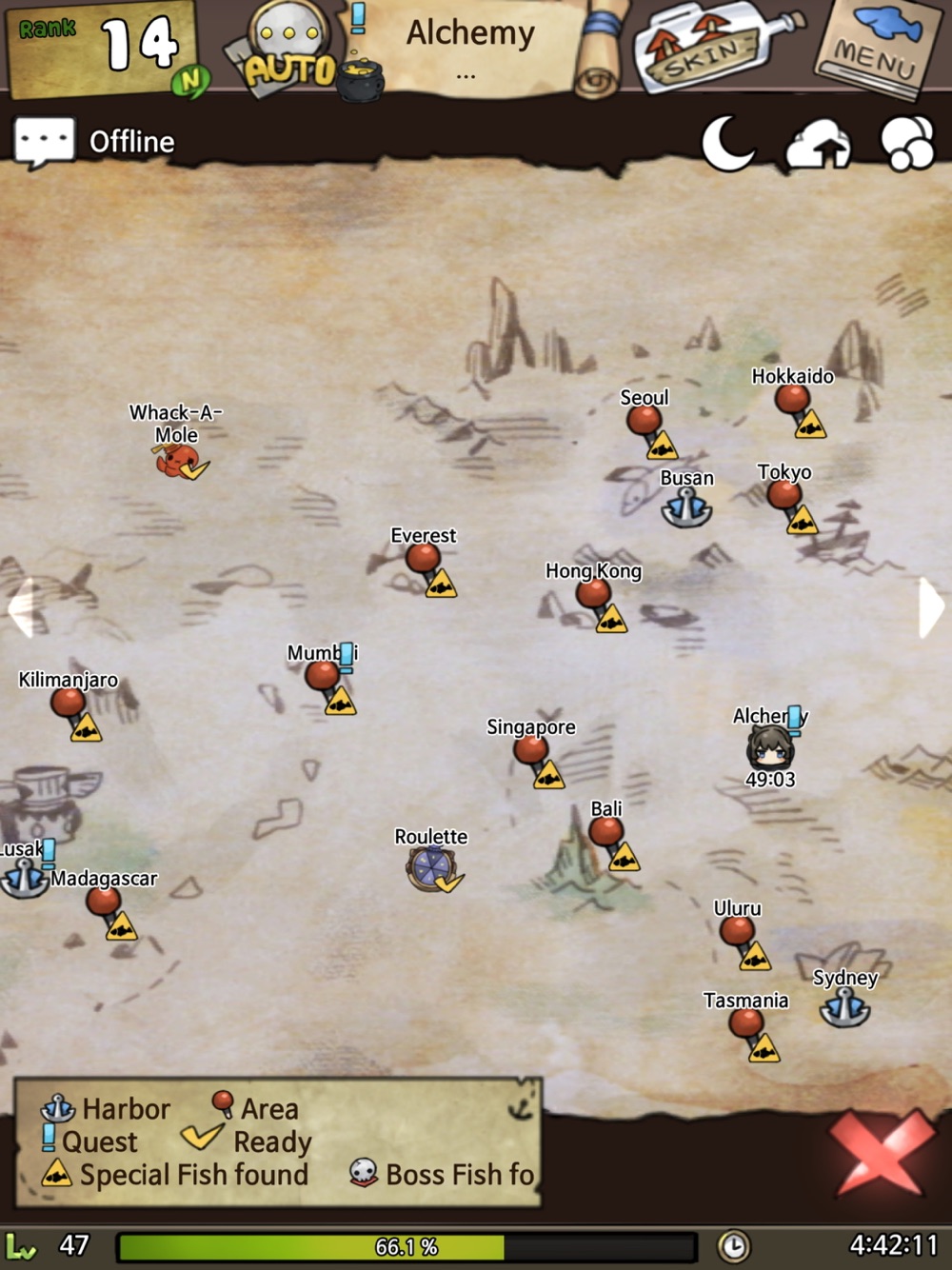This screenshot has width=952, height=1270.
Task: Travel to Busan harbor anchor
Action: pyautogui.click(x=686, y=507)
